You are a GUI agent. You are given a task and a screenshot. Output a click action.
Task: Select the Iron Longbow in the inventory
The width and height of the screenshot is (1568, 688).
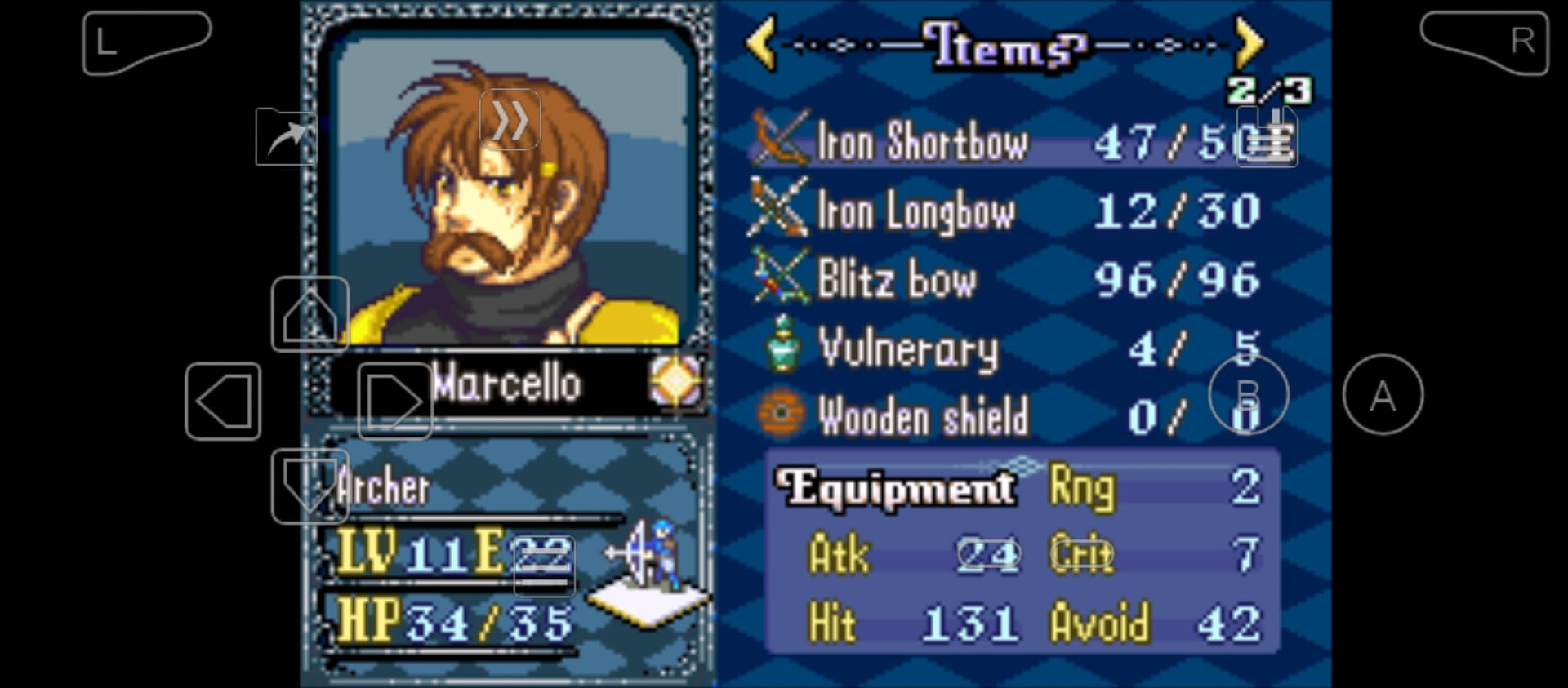916,211
